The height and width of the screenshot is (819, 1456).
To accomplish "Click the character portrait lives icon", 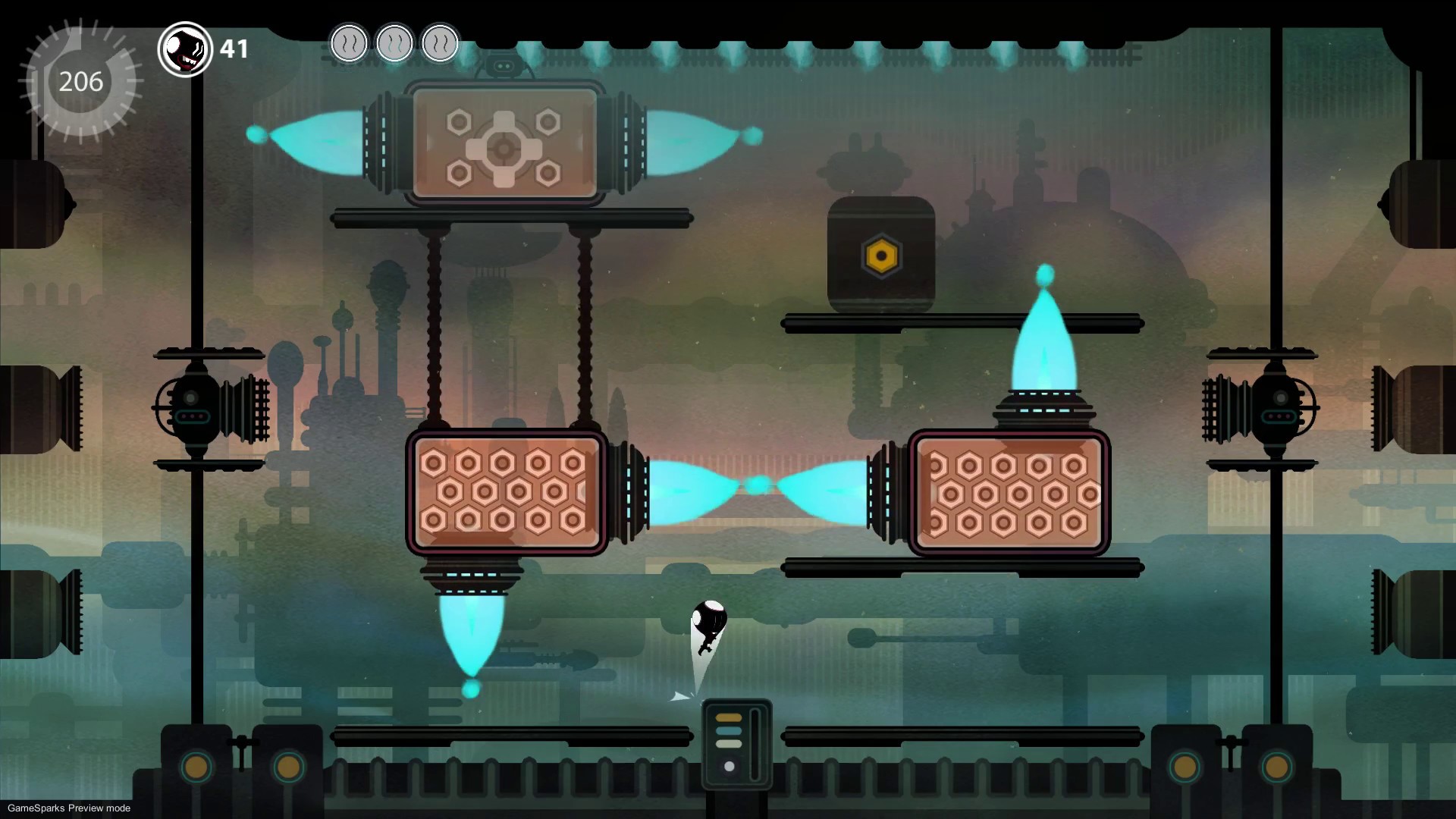I will 185,49.
